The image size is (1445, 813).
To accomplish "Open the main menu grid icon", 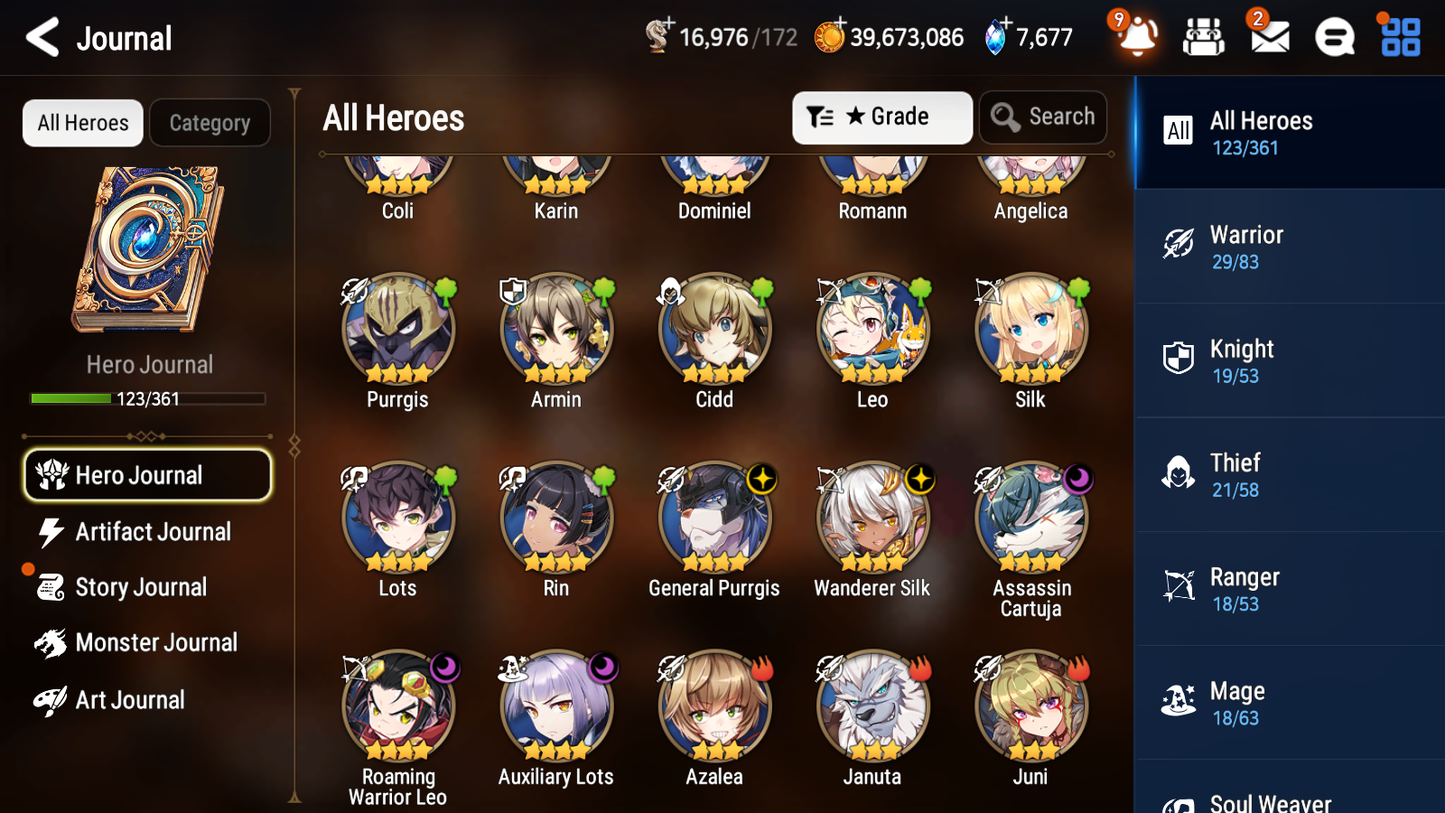I will 1399,36.
